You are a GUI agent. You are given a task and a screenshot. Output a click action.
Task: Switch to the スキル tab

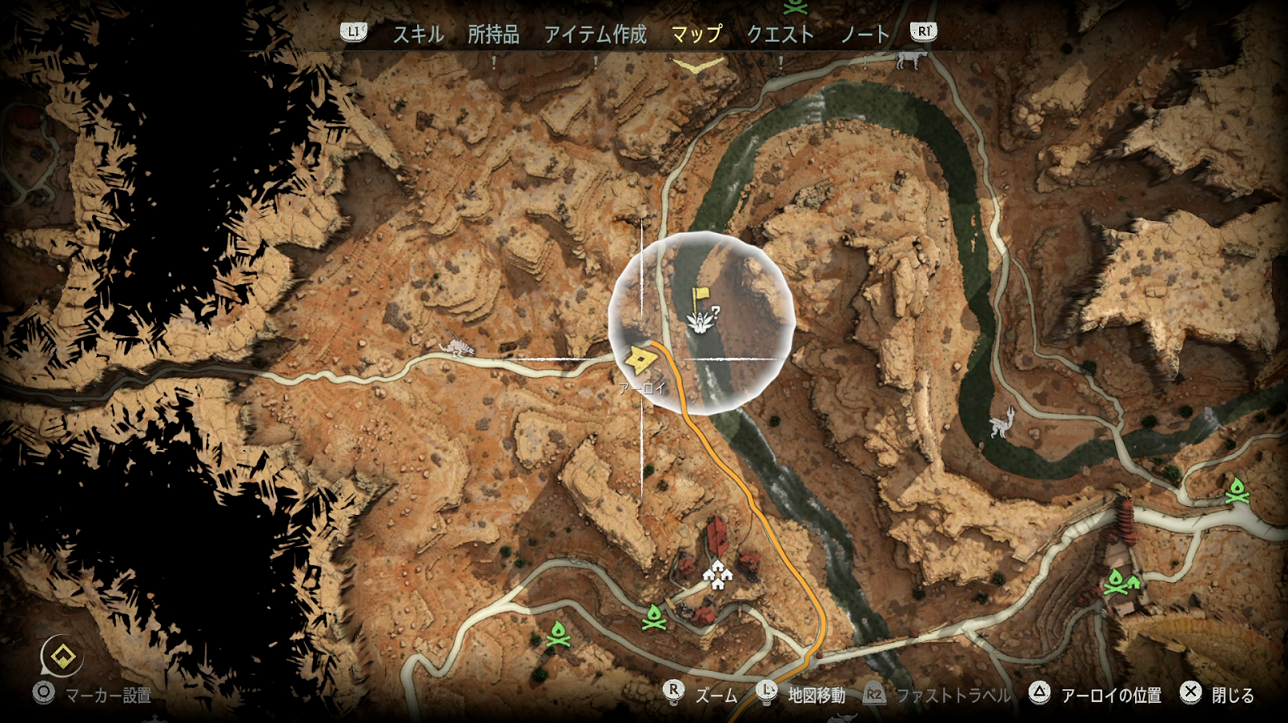tap(418, 34)
